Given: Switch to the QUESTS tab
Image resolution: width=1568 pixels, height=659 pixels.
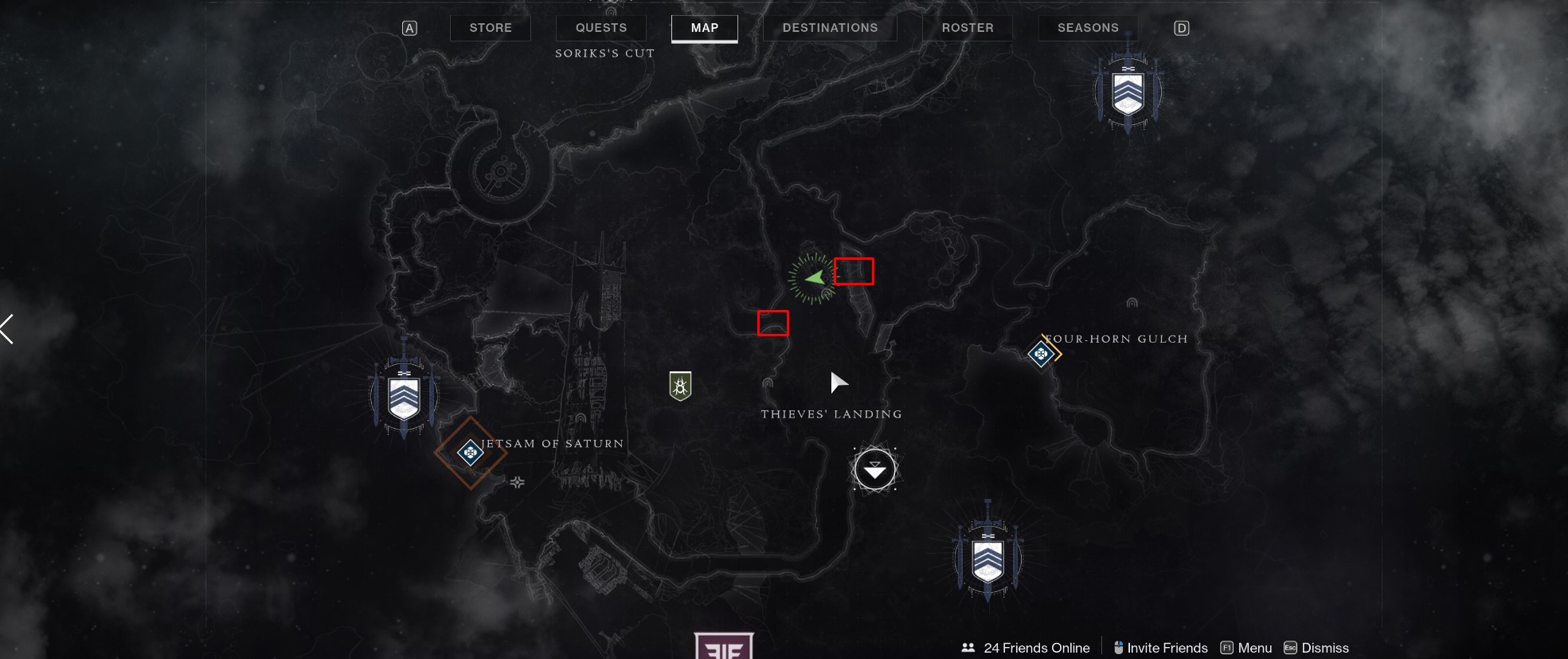Looking at the screenshot, I should [x=600, y=27].
